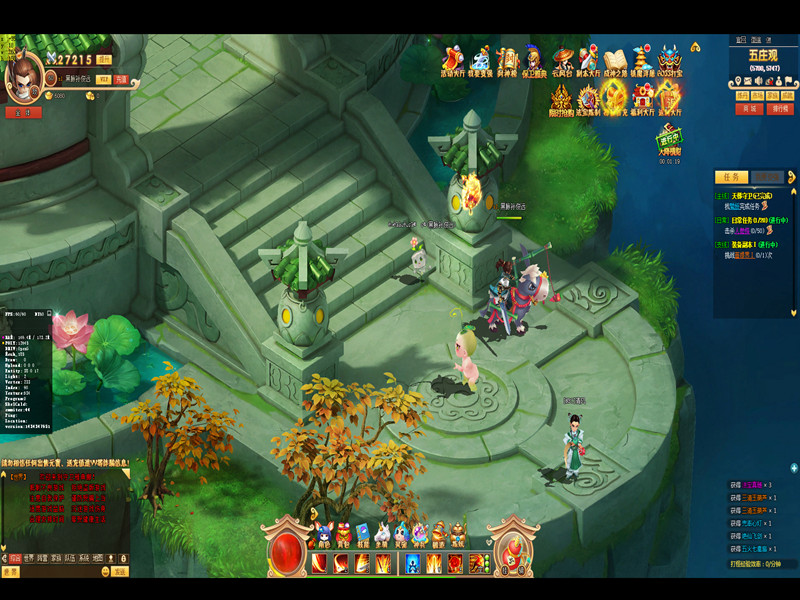Click the chat text input box

pyautogui.click(x=62, y=572)
